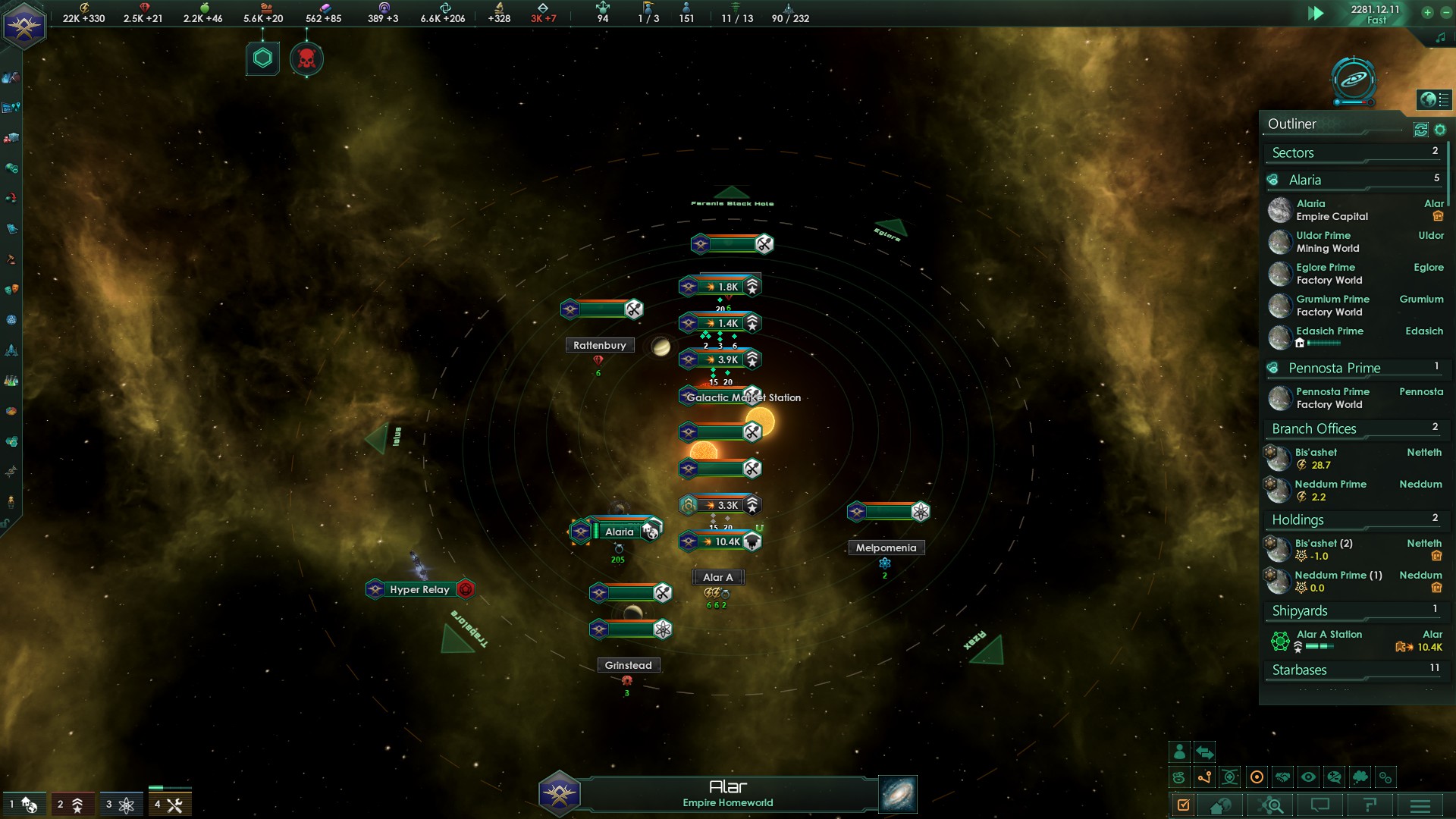Open the music player icon at top right

coord(1441,35)
